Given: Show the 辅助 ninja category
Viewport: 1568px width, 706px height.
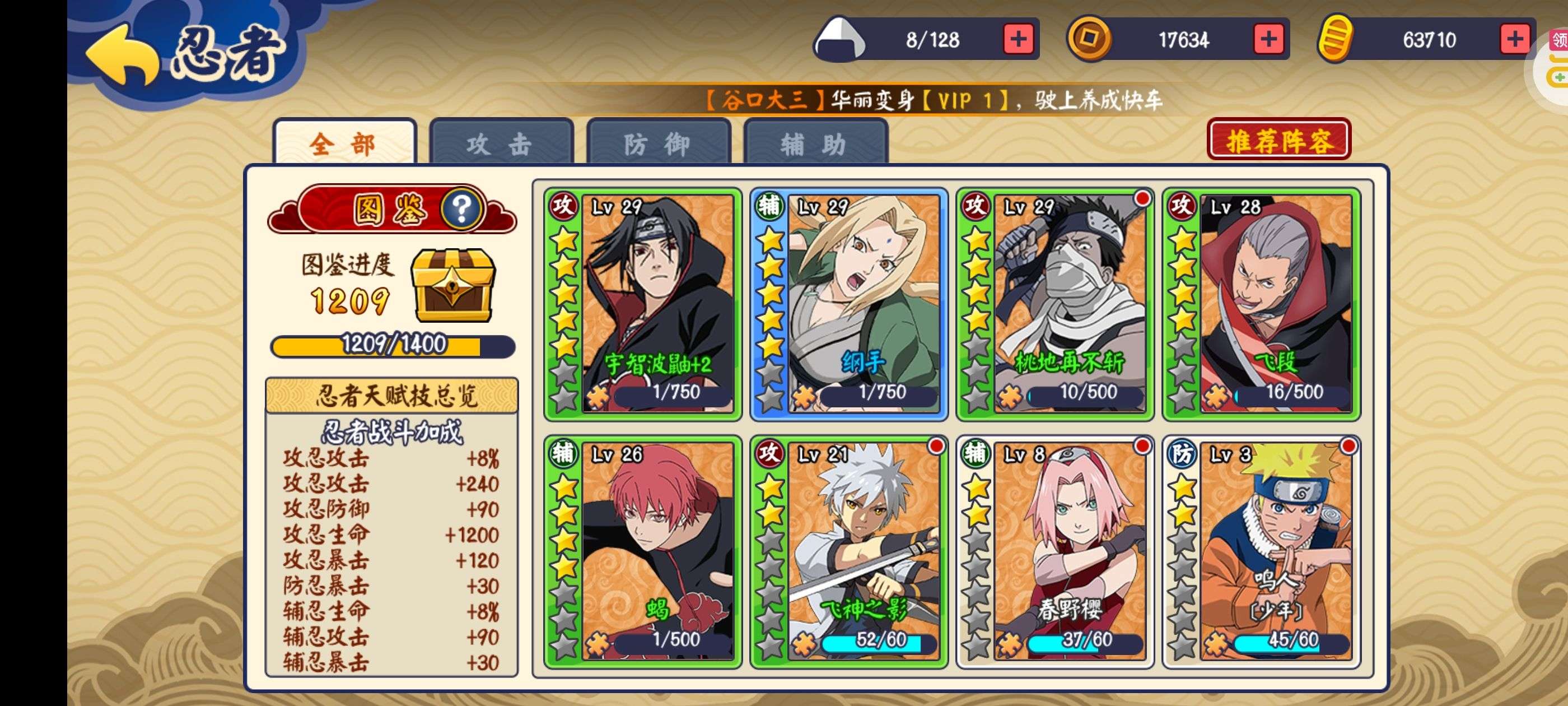Looking at the screenshot, I should pyautogui.click(x=815, y=143).
